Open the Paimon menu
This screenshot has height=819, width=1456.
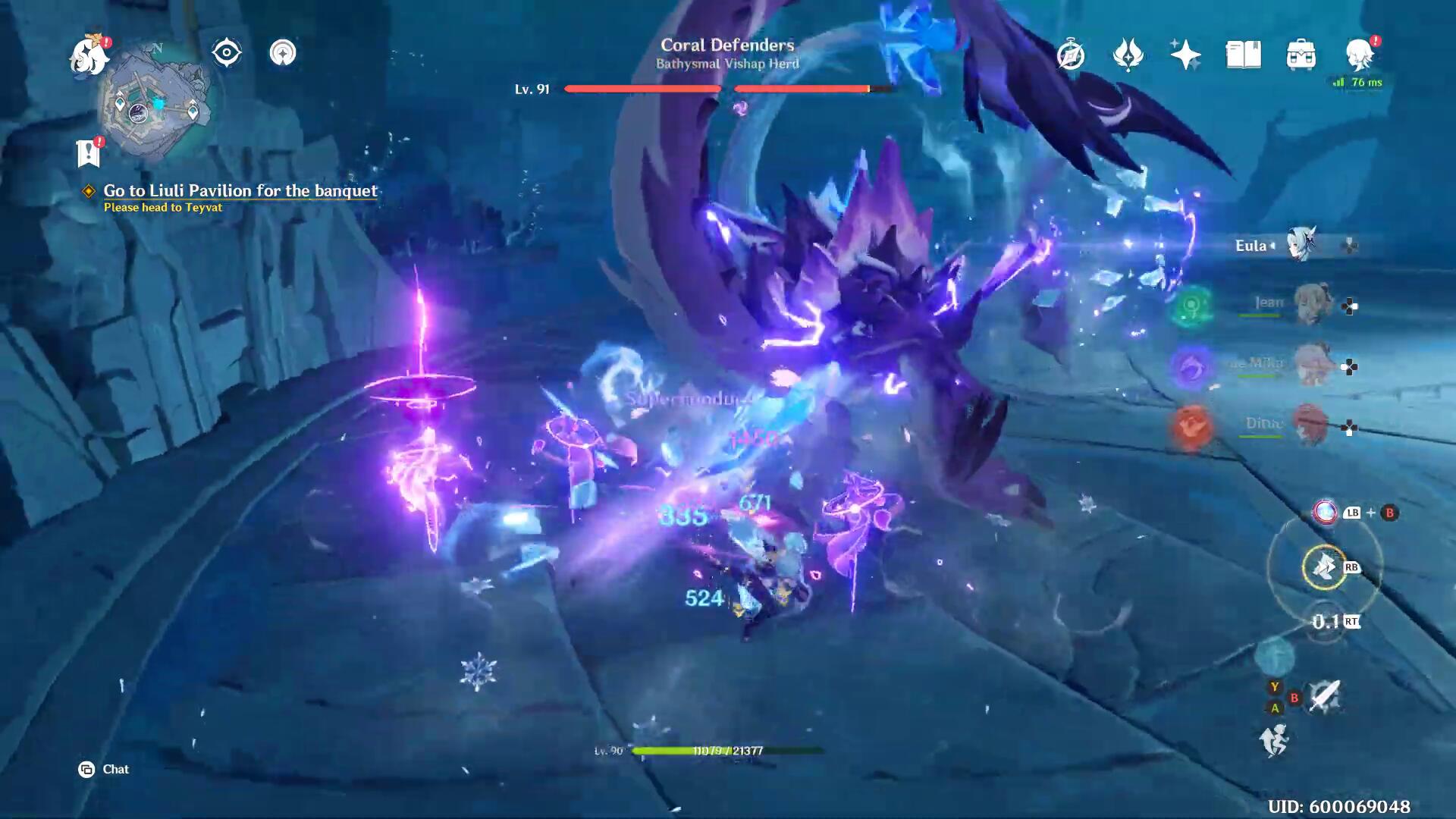tap(89, 55)
